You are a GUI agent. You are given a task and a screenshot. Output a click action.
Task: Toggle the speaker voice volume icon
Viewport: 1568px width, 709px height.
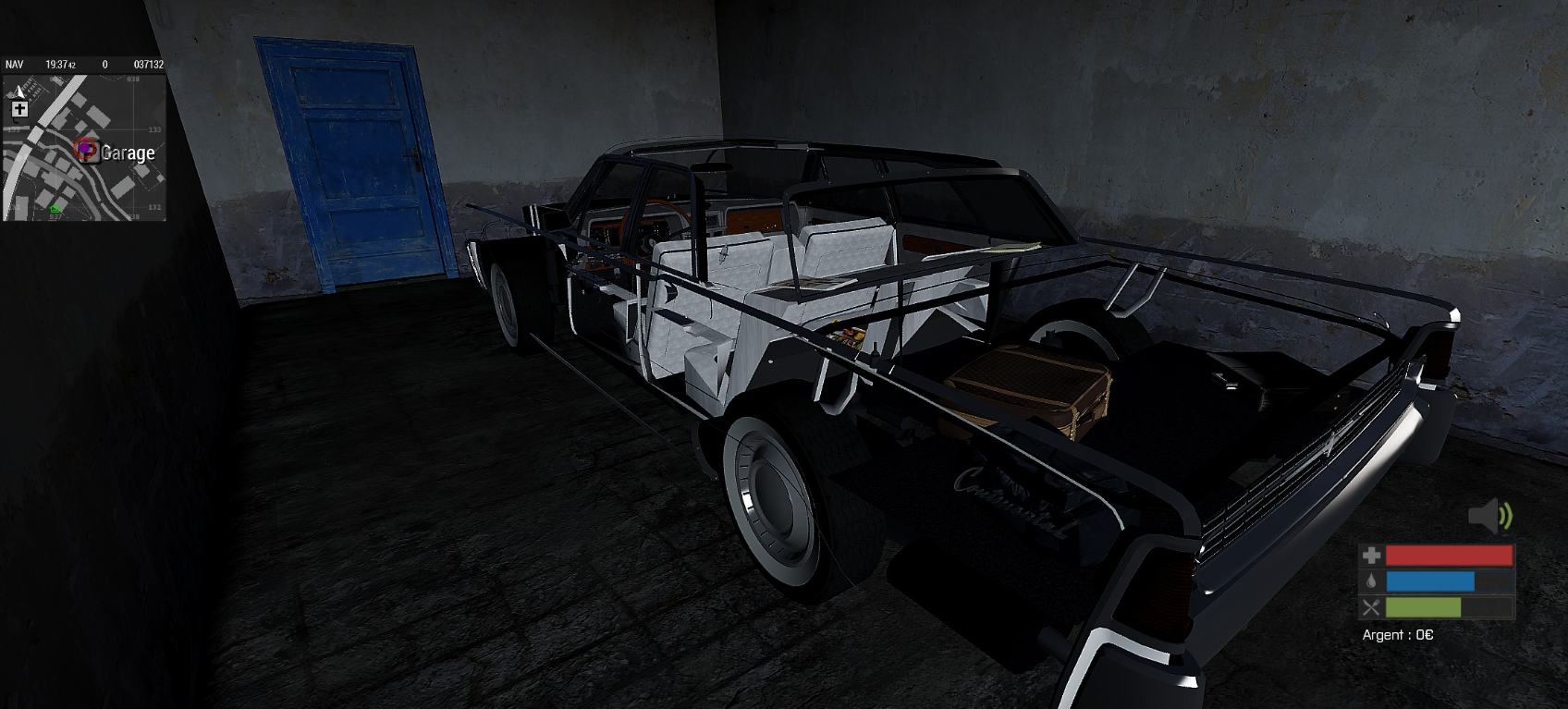point(1489,516)
